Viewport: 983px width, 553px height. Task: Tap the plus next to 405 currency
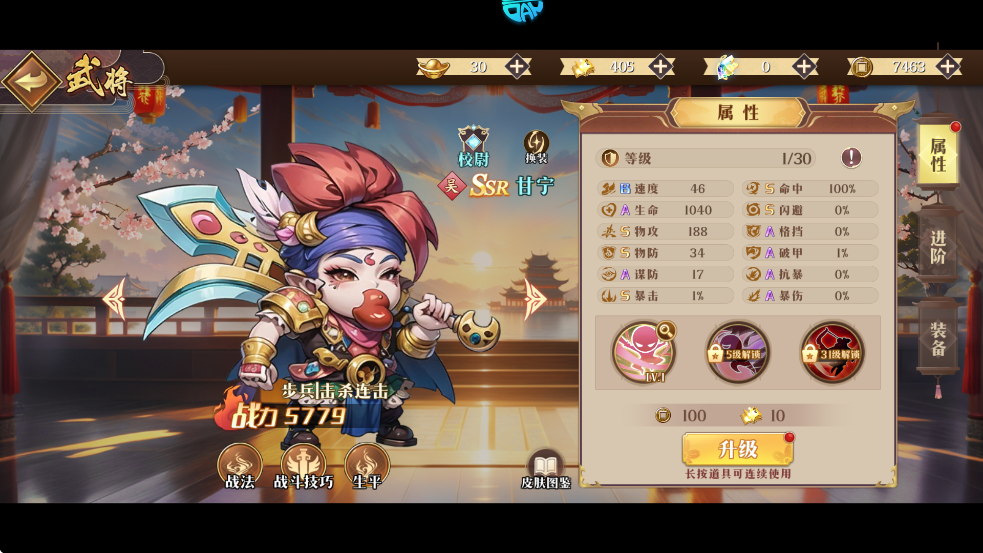pos(661,67)
